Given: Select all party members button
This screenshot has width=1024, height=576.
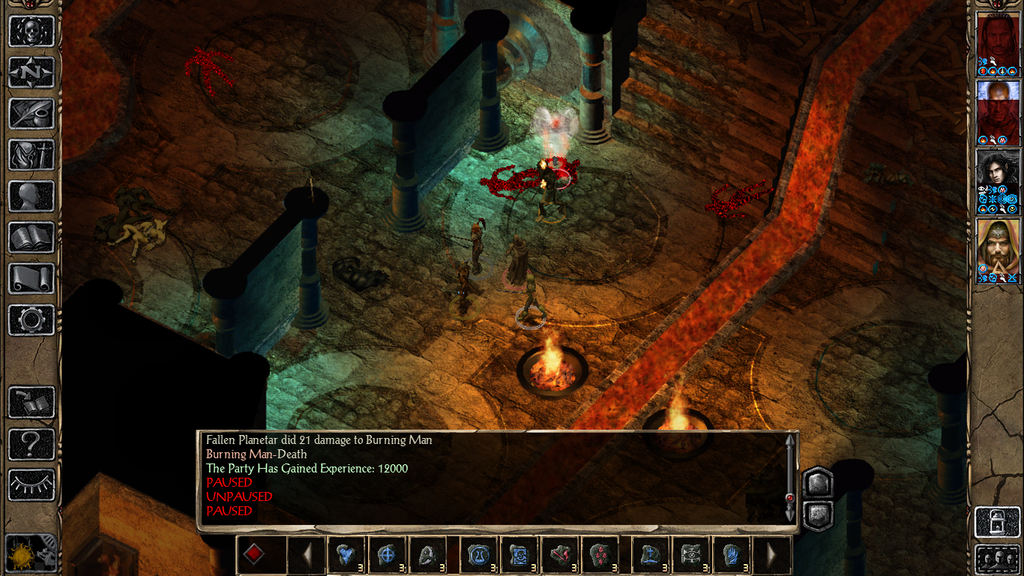Looking at the screenshot, I should 996,558.
